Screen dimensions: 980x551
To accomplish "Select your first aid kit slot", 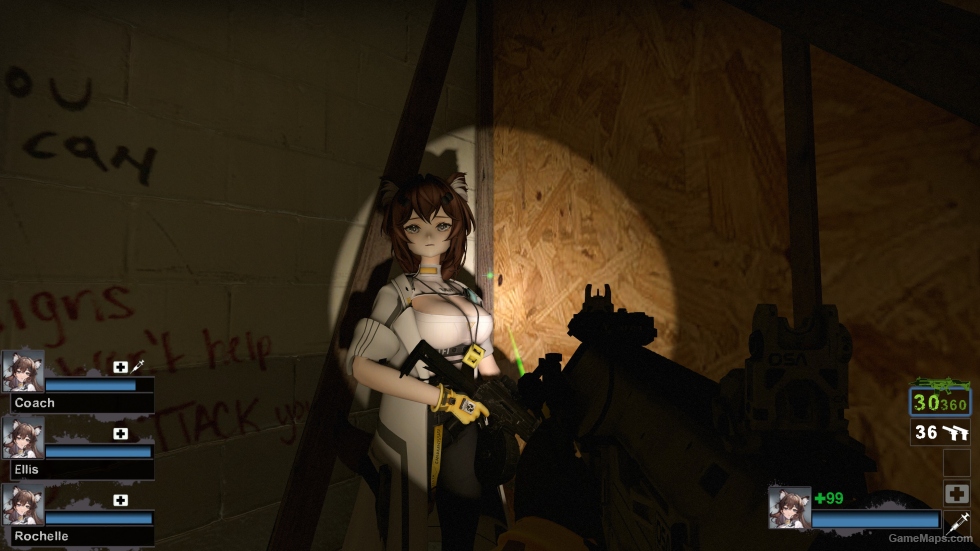I will (x=956, y=493).
